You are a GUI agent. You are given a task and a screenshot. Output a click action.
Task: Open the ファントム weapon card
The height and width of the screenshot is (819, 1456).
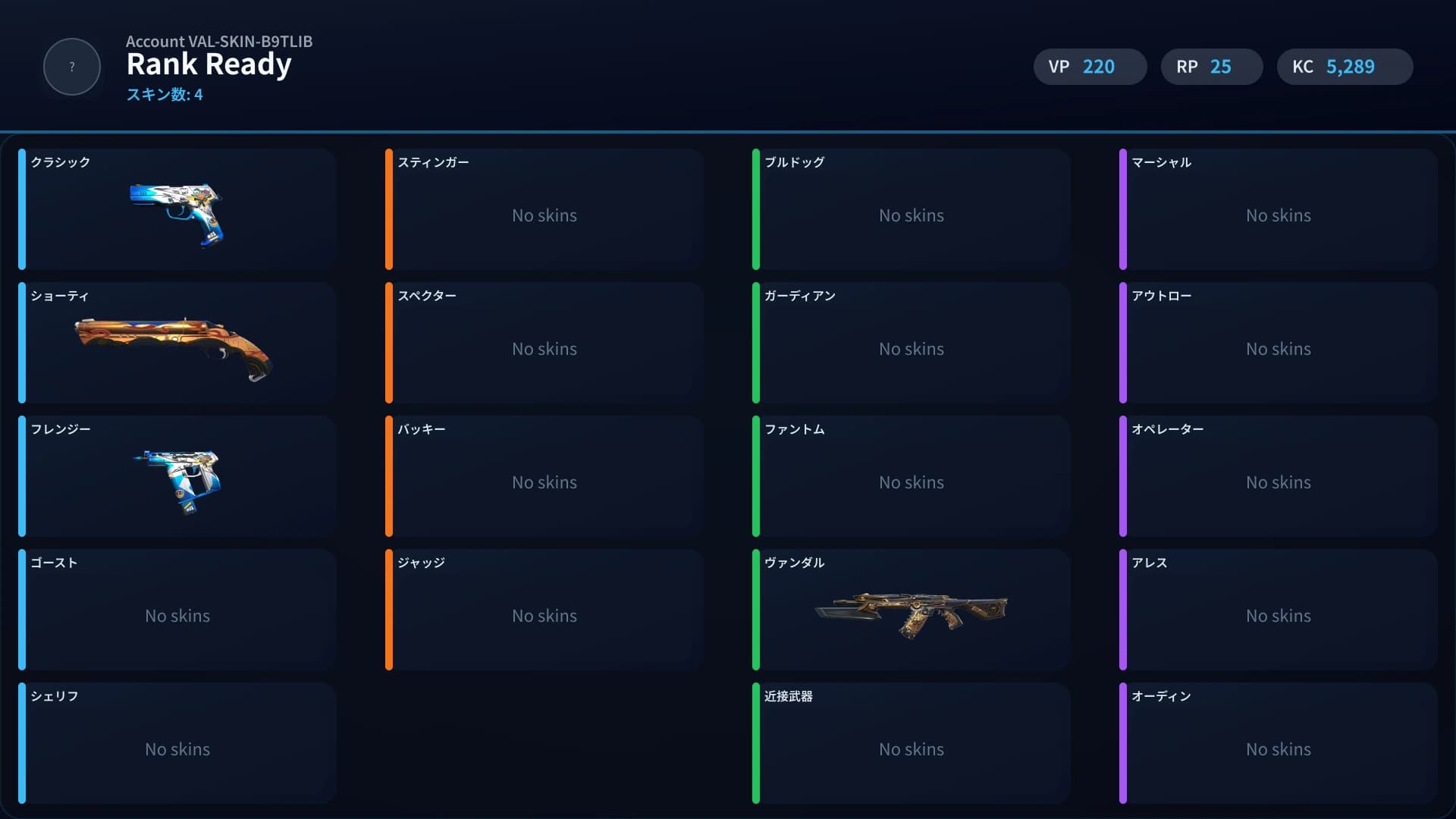point(911,476)
